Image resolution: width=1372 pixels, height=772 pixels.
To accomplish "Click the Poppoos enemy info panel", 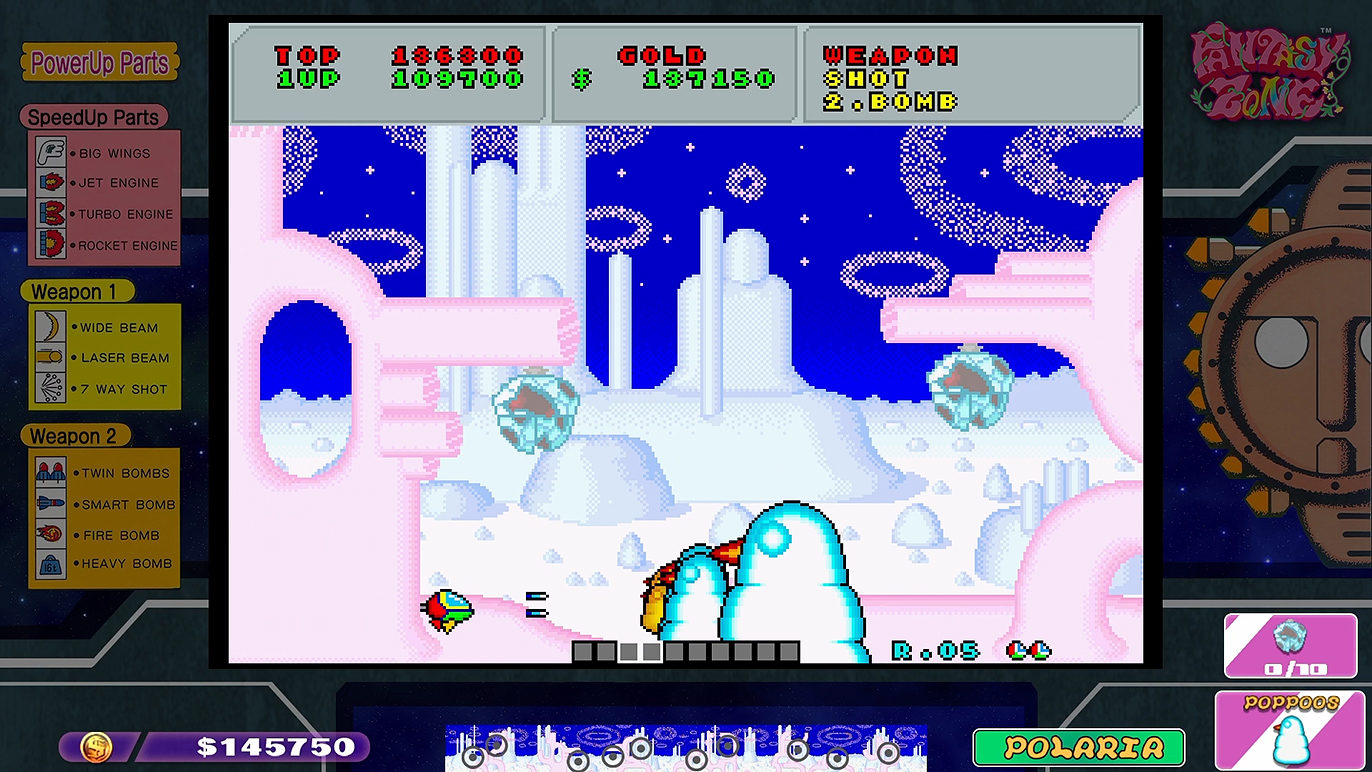I will [x=1290, y=730].
